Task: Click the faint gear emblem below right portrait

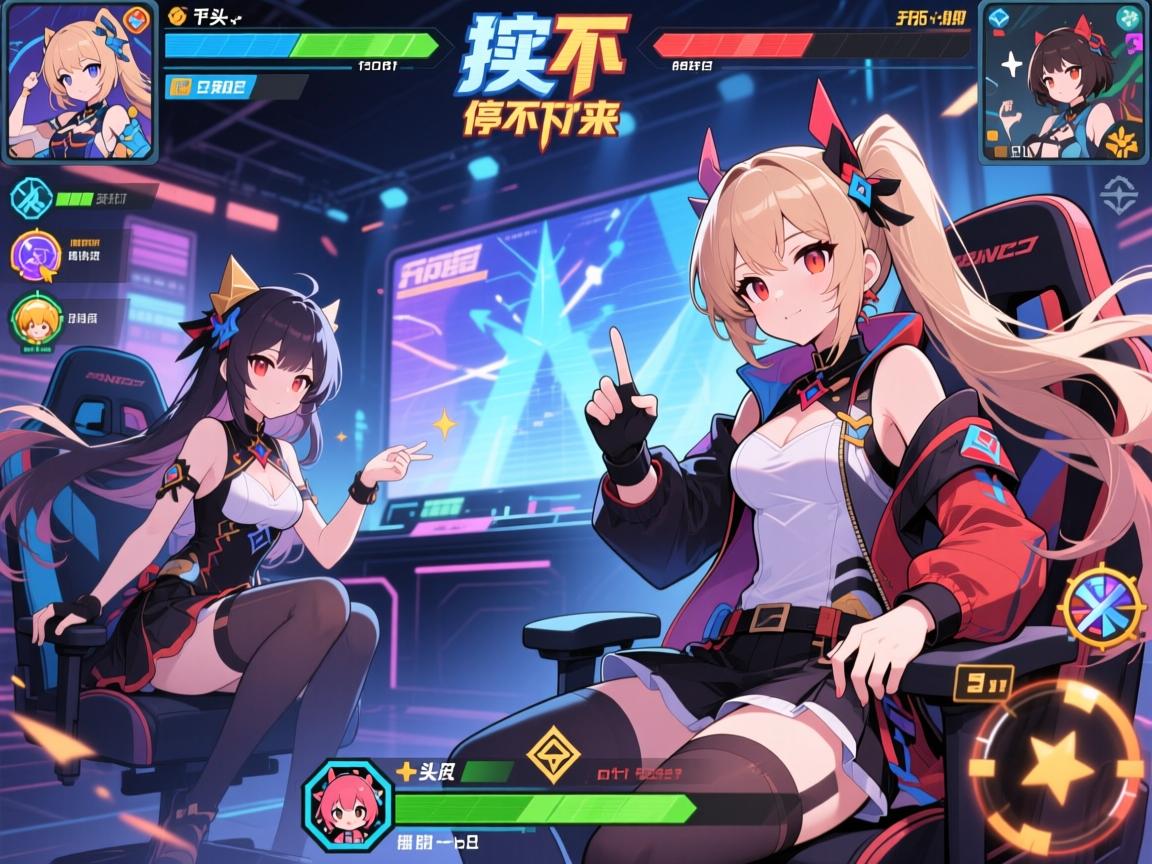Action: (x=1120, y=194)
